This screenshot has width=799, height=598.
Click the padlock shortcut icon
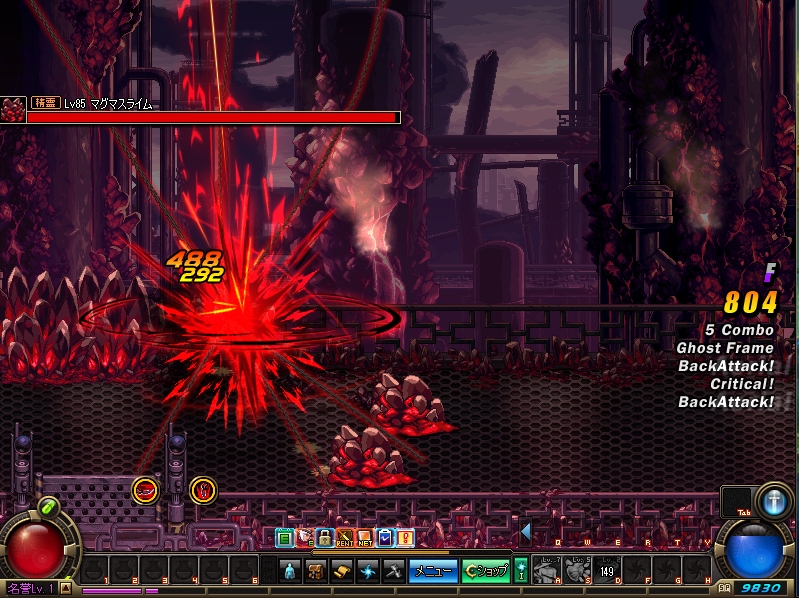[324, 538]
